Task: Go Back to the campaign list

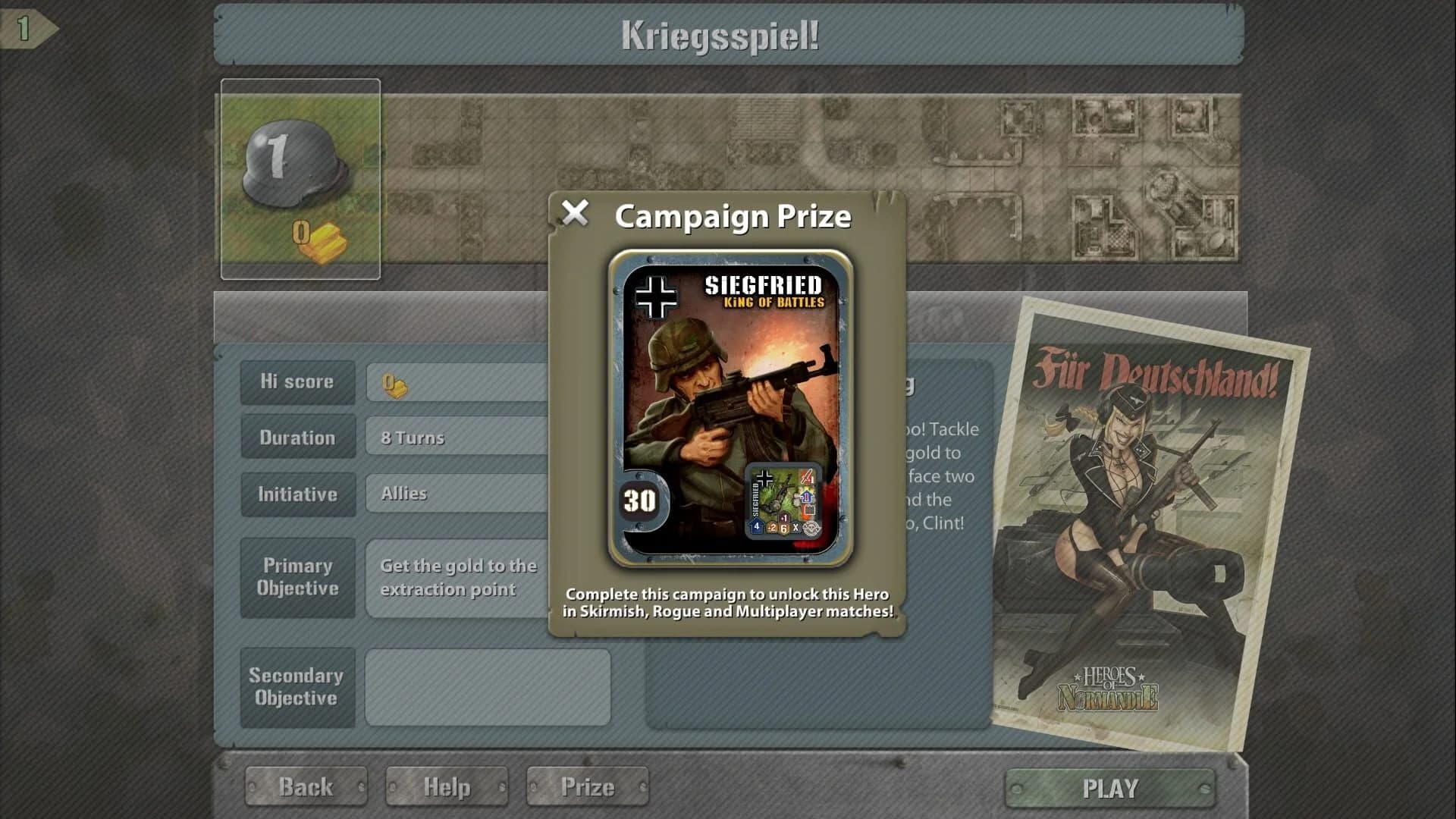Action: click(306, 786)
